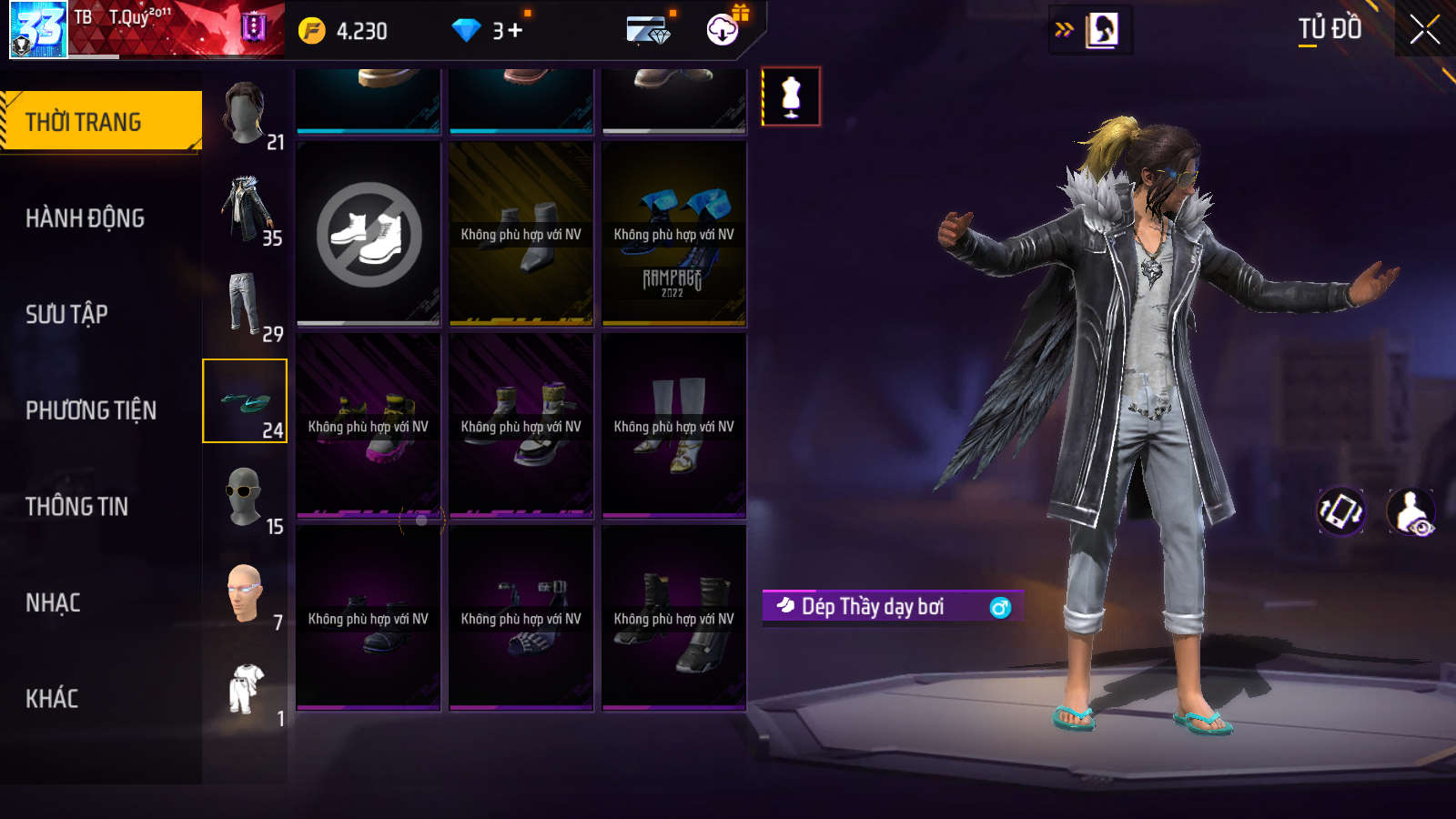1456x819 pixels.
Task: Tap the rotate character button
Action: coord(1341,511)
